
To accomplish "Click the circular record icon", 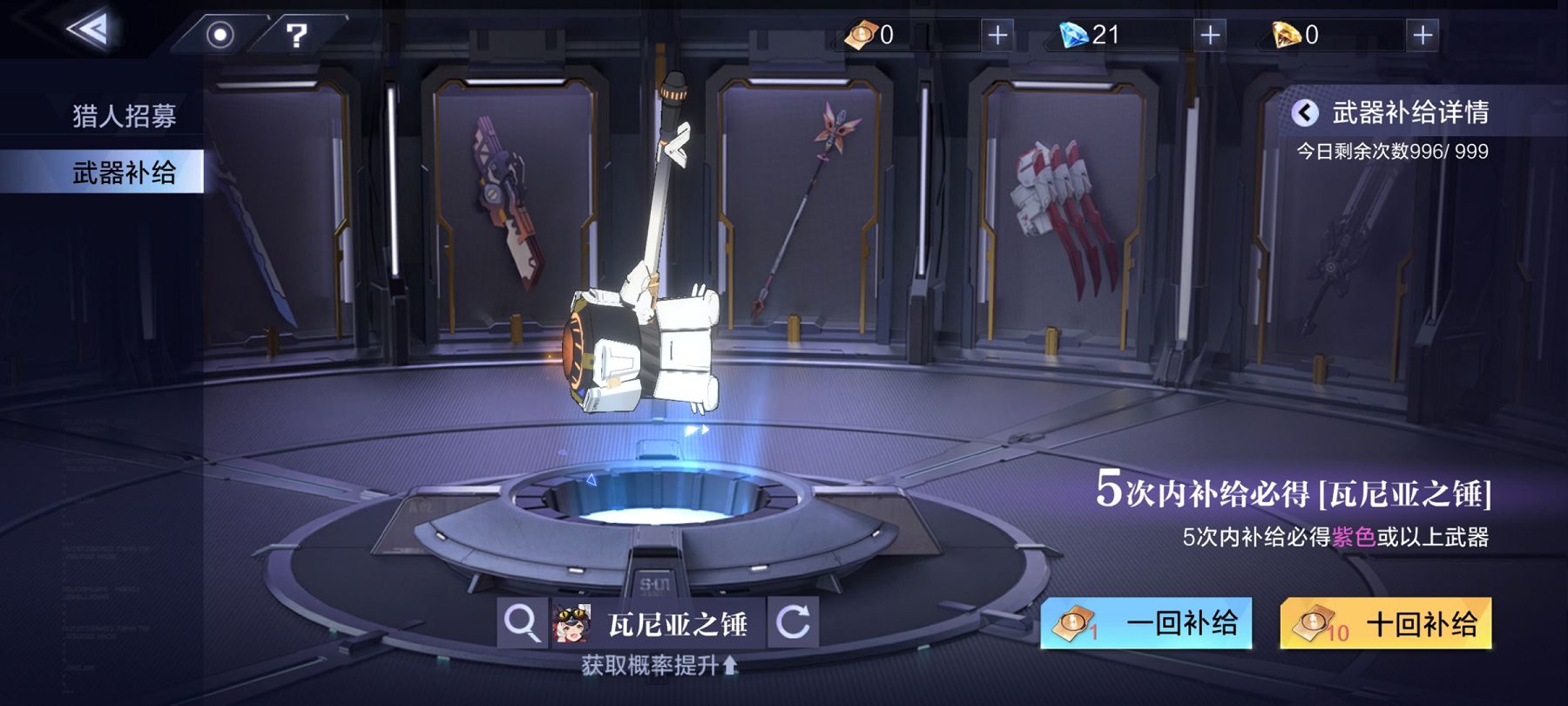I will pyautogui.click(x=220, y=35).
